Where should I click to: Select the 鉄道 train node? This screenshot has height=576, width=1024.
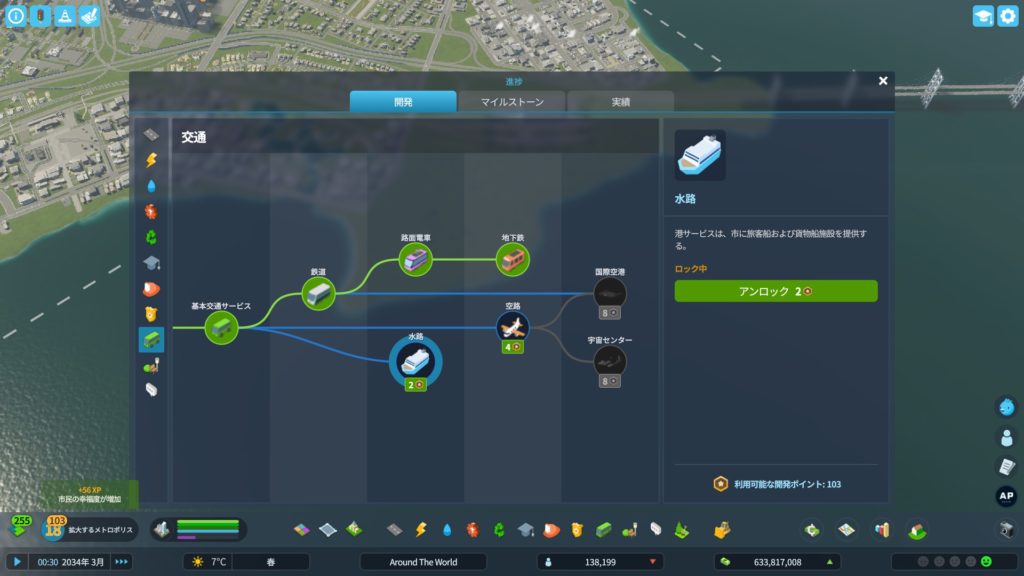point(318,293)
